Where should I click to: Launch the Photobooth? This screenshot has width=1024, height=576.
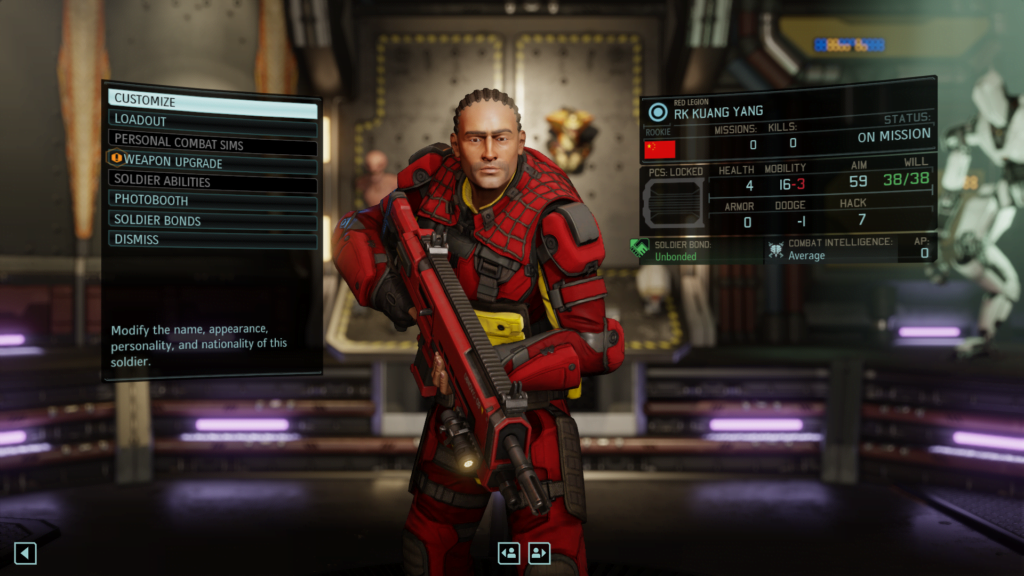click(x=212, y=200)
